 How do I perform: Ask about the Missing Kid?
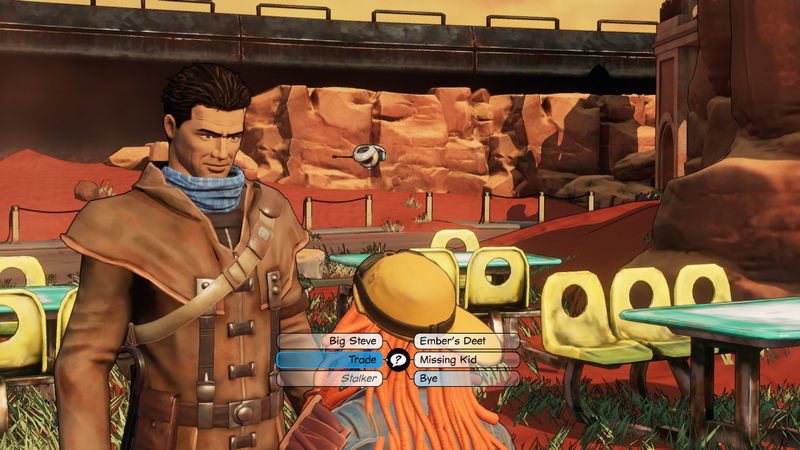(x=465, y=360)
